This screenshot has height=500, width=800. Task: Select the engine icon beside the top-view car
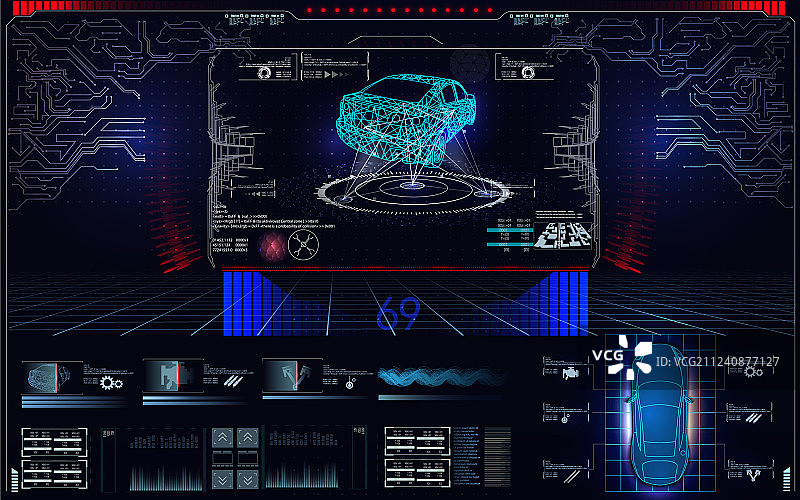pyautogui.click(x=570, y=373)
